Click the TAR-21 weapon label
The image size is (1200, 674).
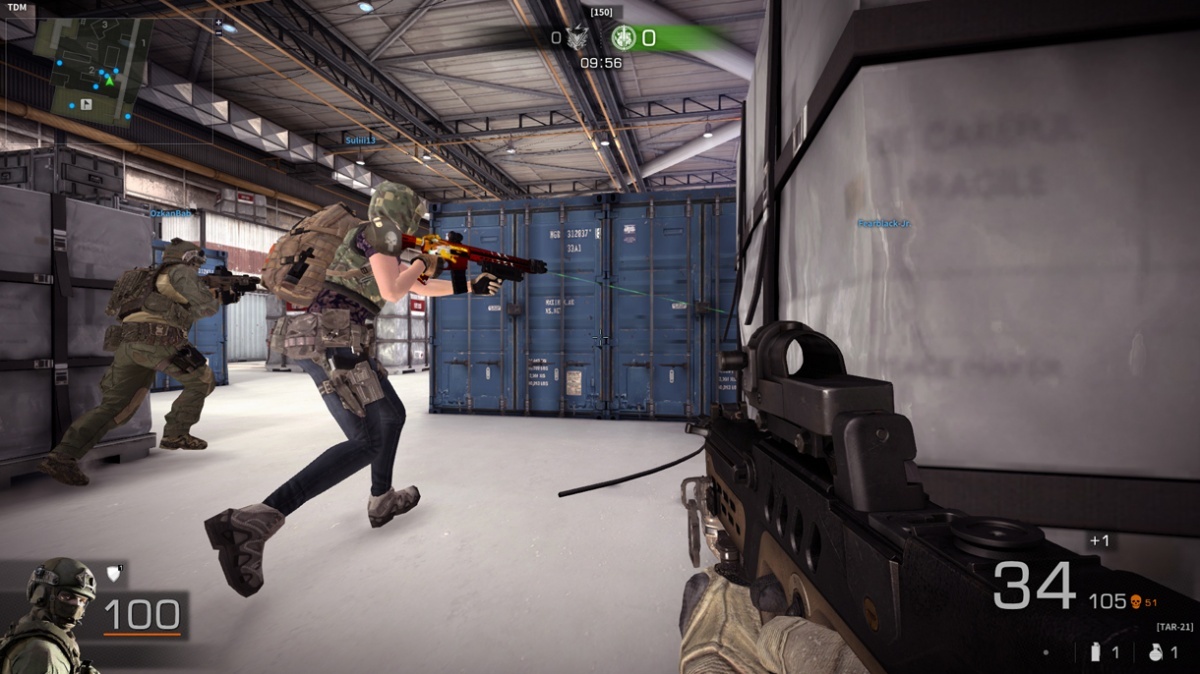[x=1174, y=627]
